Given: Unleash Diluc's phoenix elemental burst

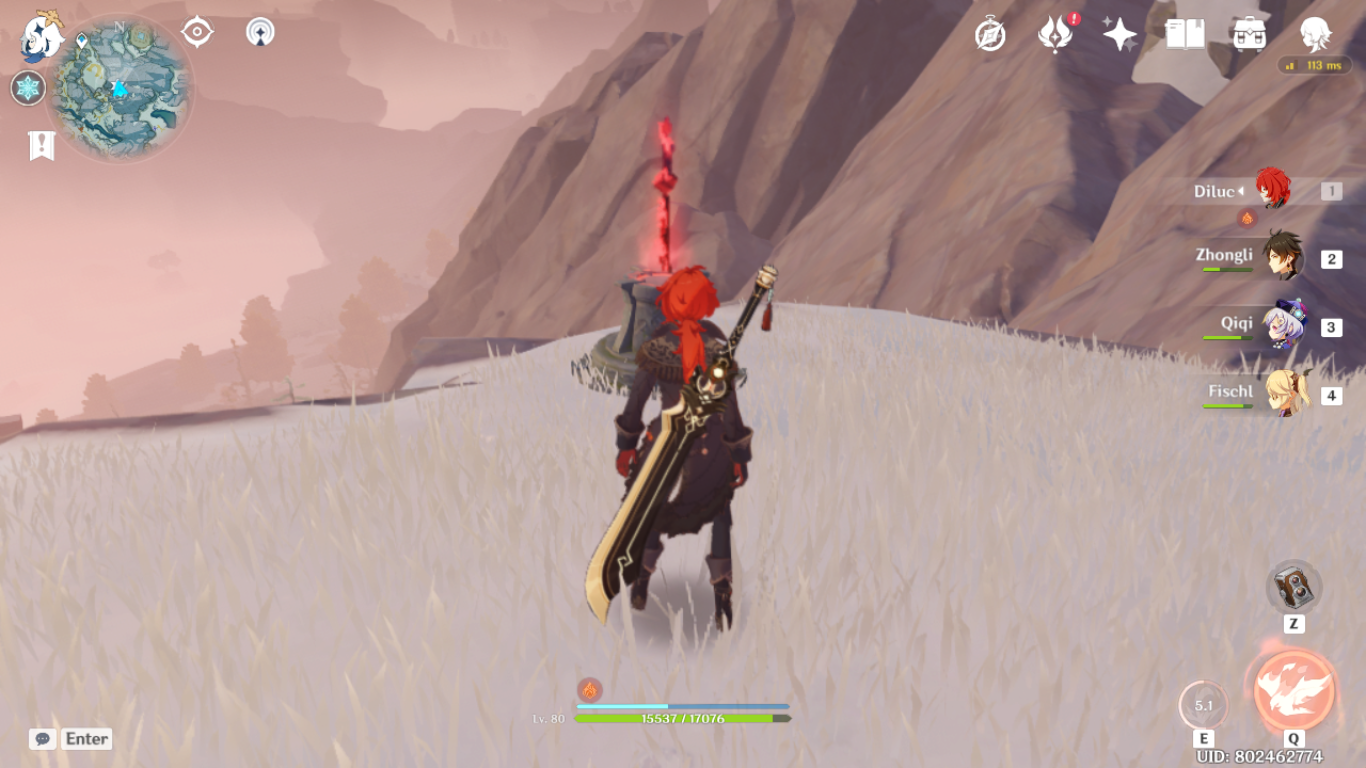Looking at the screenshot, I should 1294,691.
